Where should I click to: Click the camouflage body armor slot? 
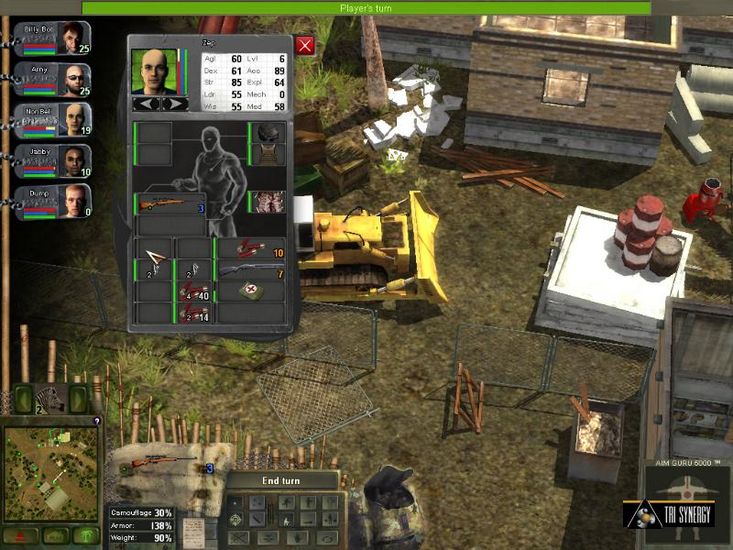point(266,202)
